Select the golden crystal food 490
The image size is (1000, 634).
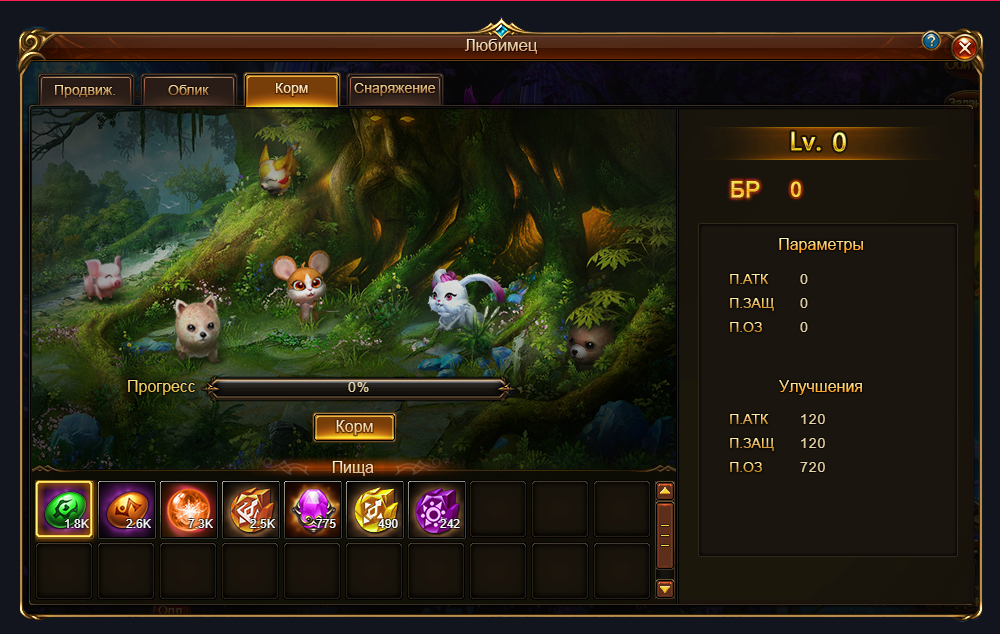tap(375, 510)
